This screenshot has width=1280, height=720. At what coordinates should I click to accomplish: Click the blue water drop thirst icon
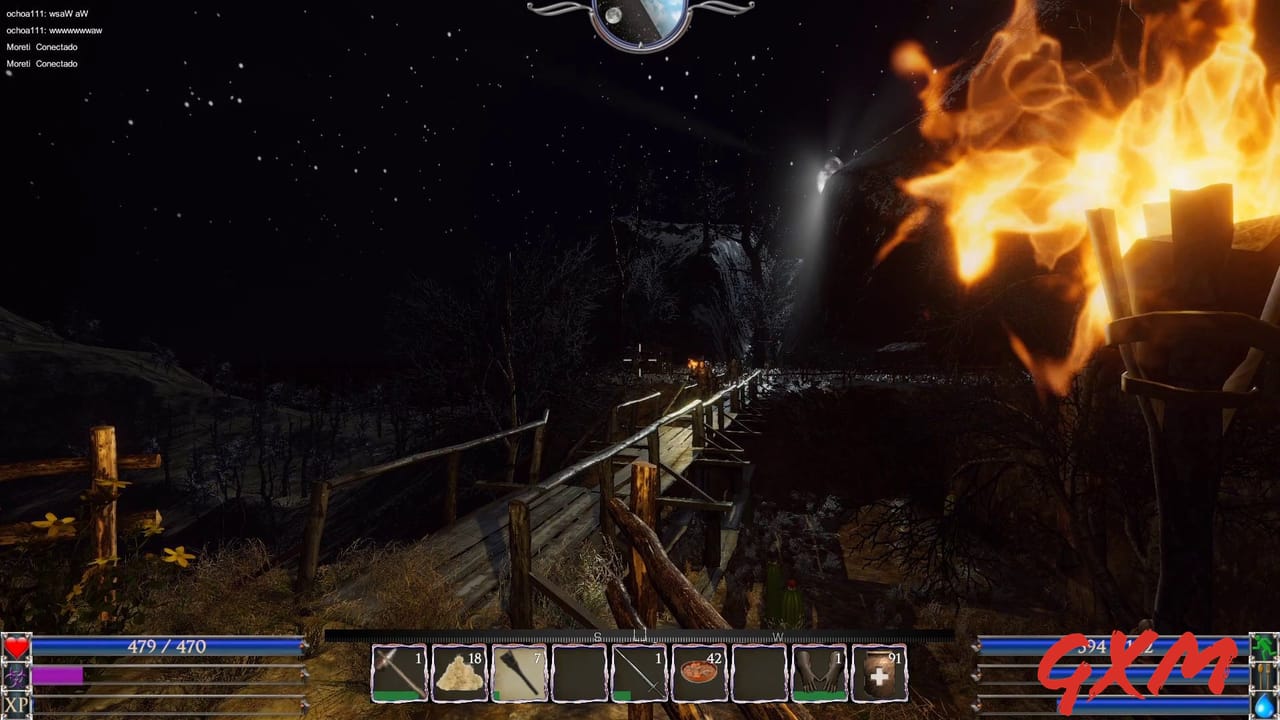pos(1262,706)
